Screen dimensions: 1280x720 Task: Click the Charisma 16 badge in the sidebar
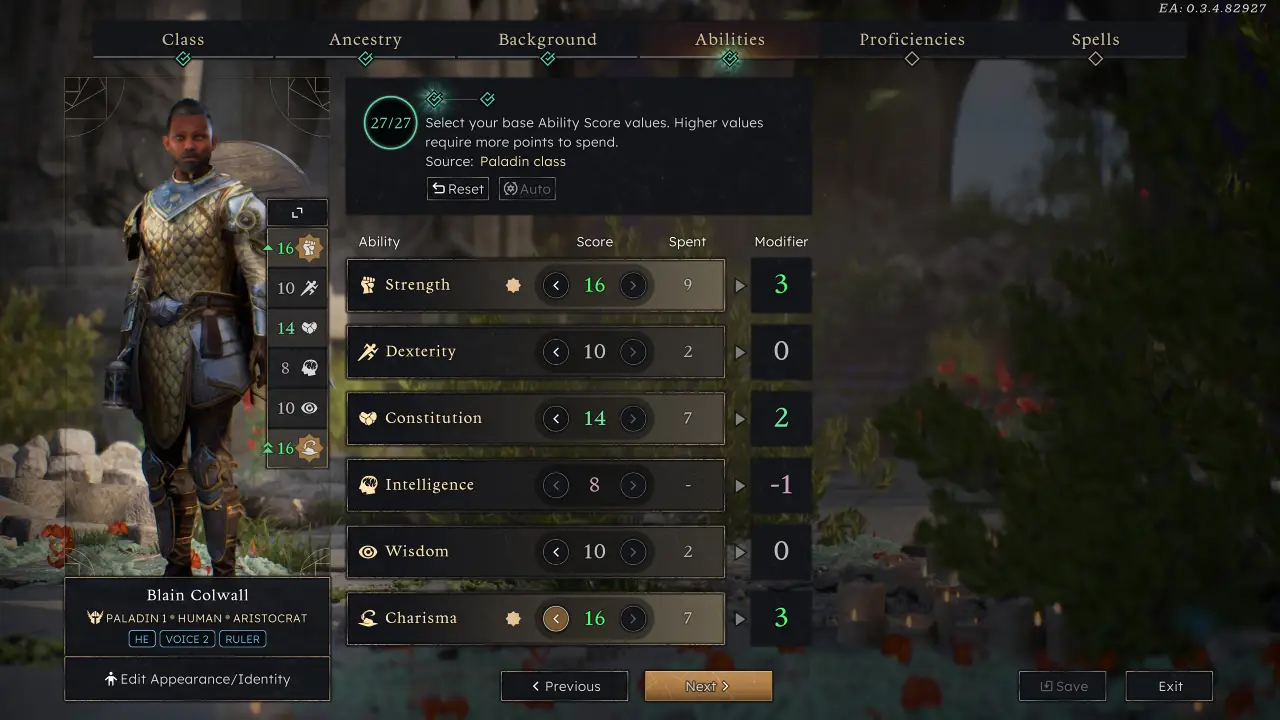tap(296, 448)
